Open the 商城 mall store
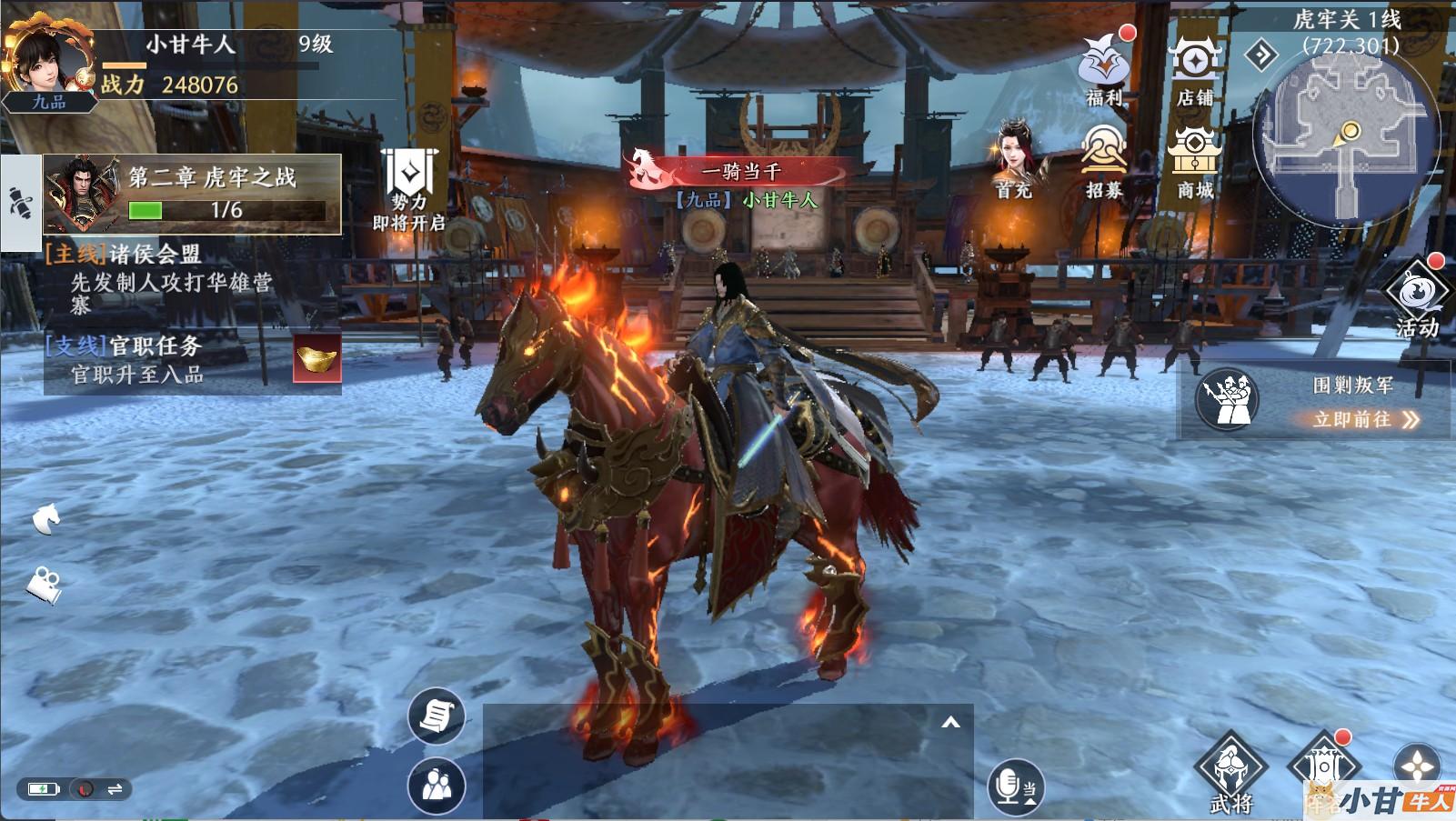1456x821 pixels. 1194,160
